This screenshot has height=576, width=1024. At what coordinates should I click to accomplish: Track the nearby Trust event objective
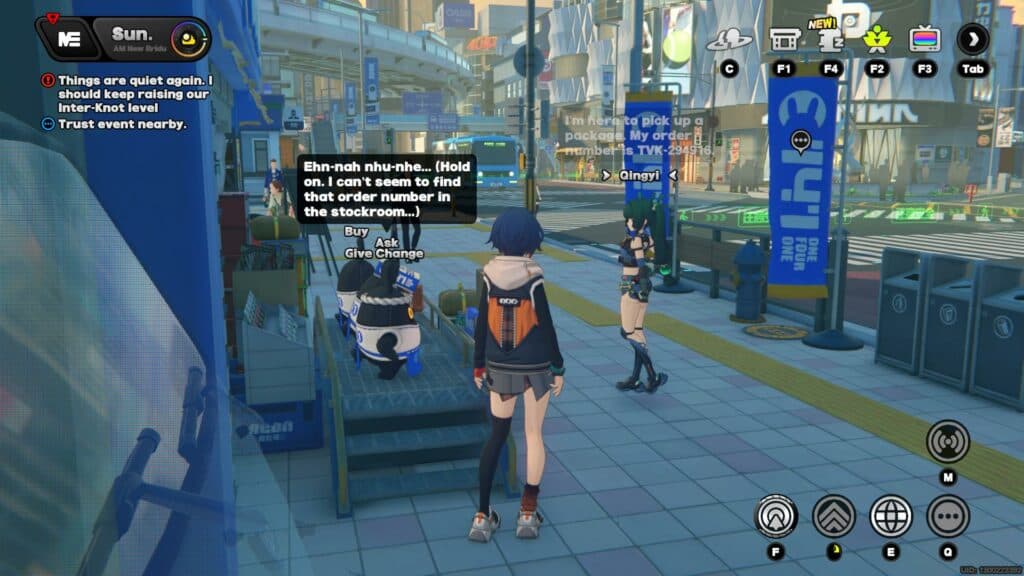coord(121,124)
